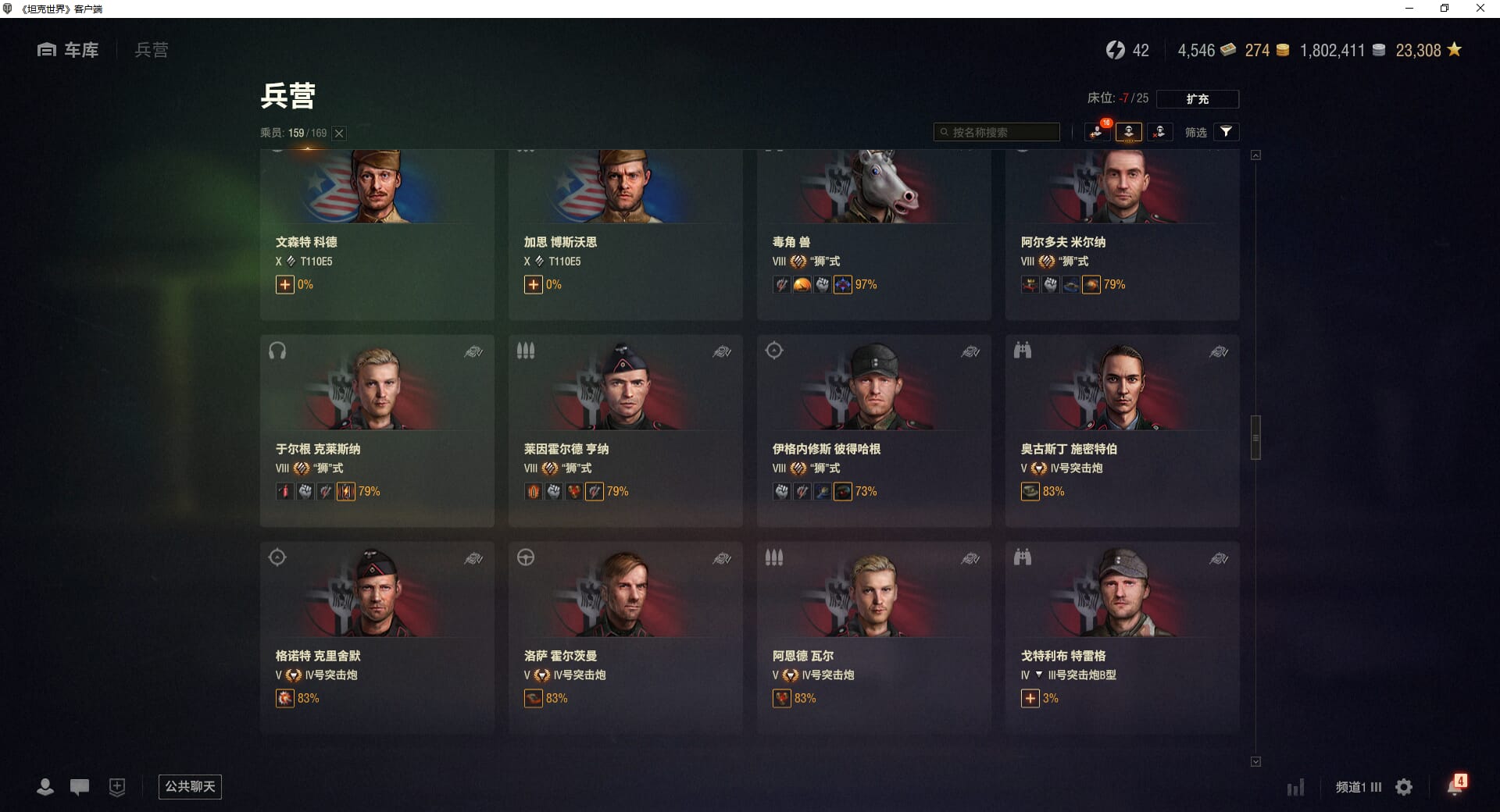Open the 筛选 funnel filter

coord(1226,132)
